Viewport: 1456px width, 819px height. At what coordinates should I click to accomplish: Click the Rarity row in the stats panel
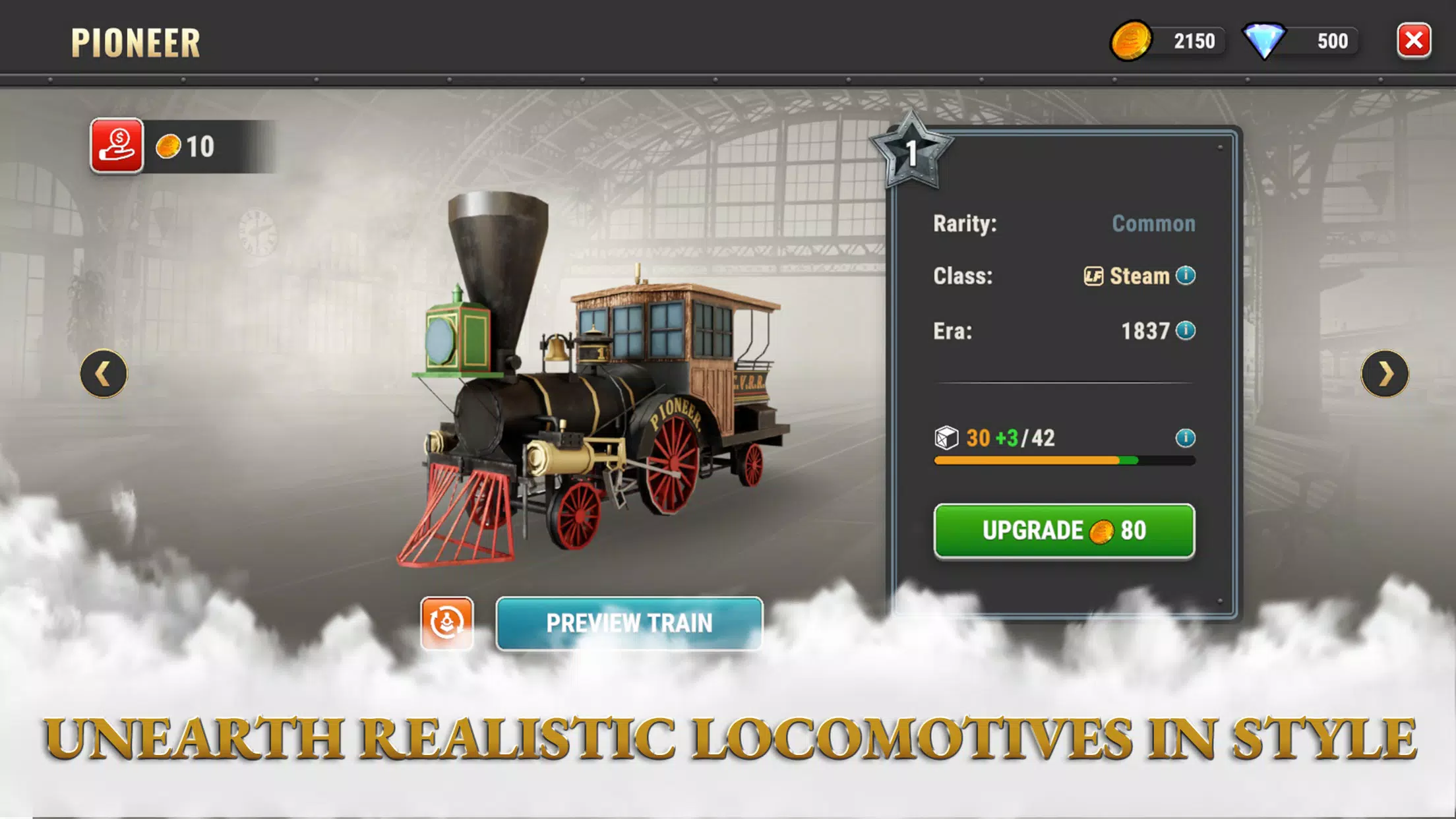pos(964,224)
